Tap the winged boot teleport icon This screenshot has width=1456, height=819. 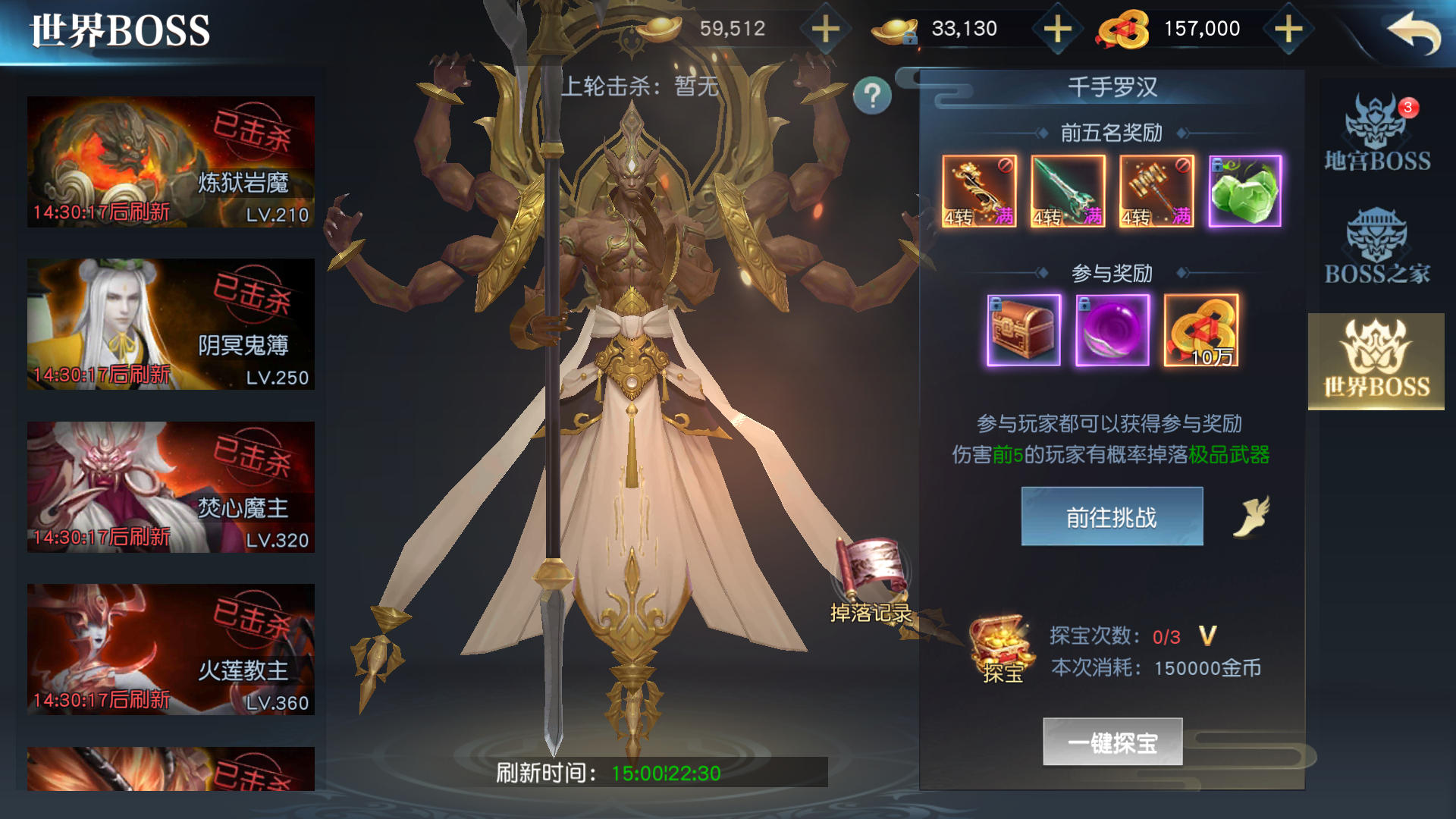[1252, 516]
